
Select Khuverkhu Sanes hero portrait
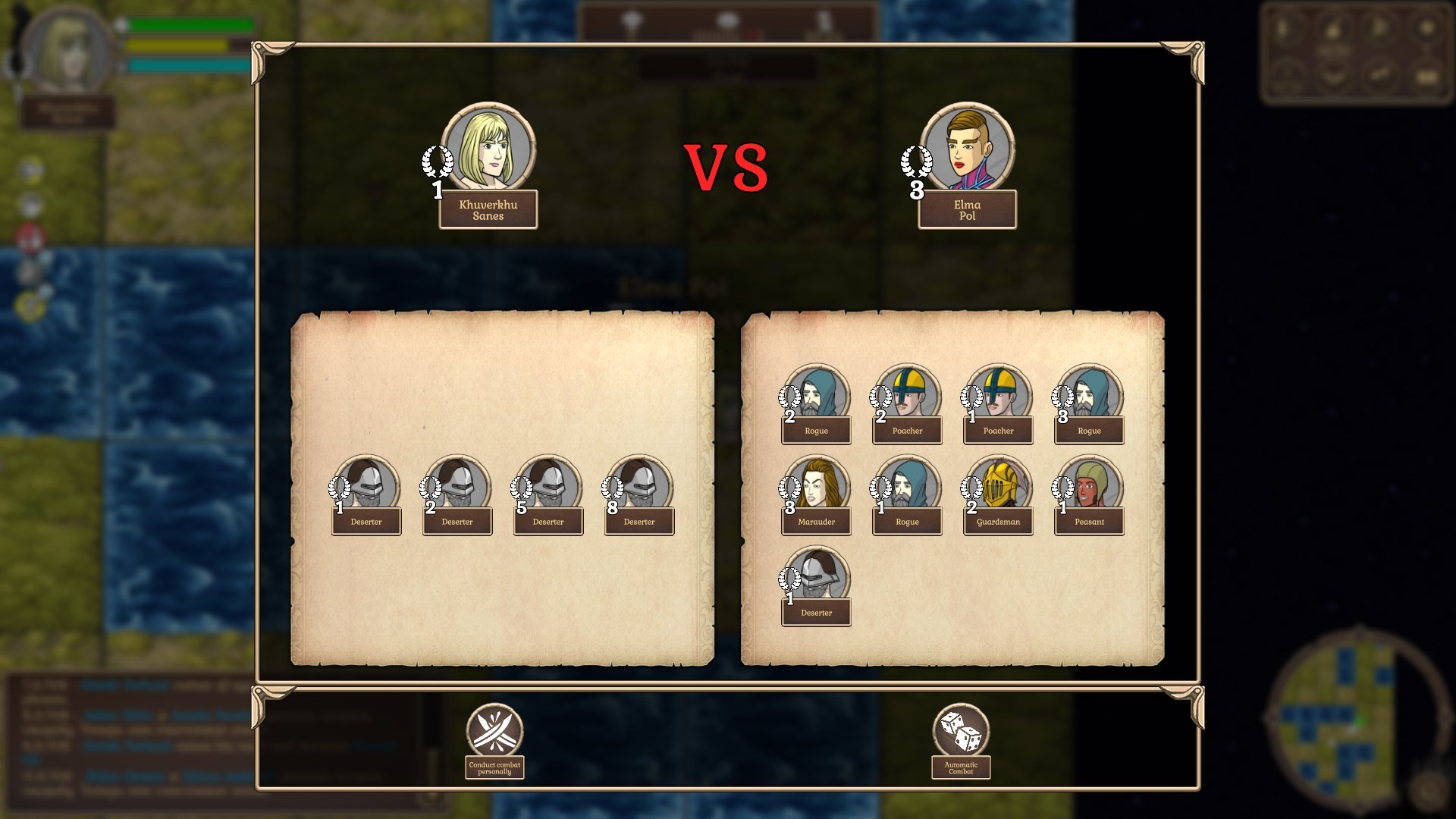(488, 149)
